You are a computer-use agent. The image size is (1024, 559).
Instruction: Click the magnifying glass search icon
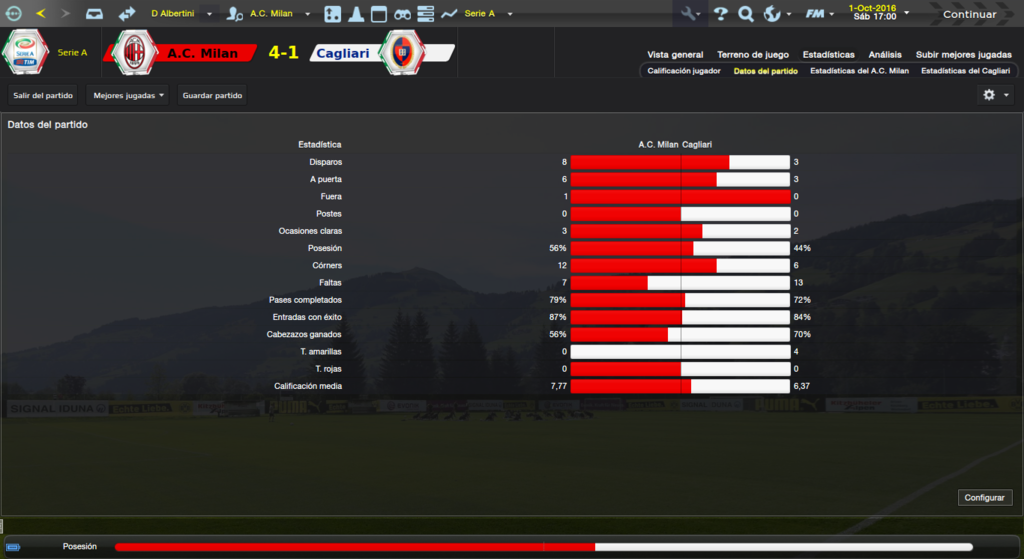coord(746,14)
